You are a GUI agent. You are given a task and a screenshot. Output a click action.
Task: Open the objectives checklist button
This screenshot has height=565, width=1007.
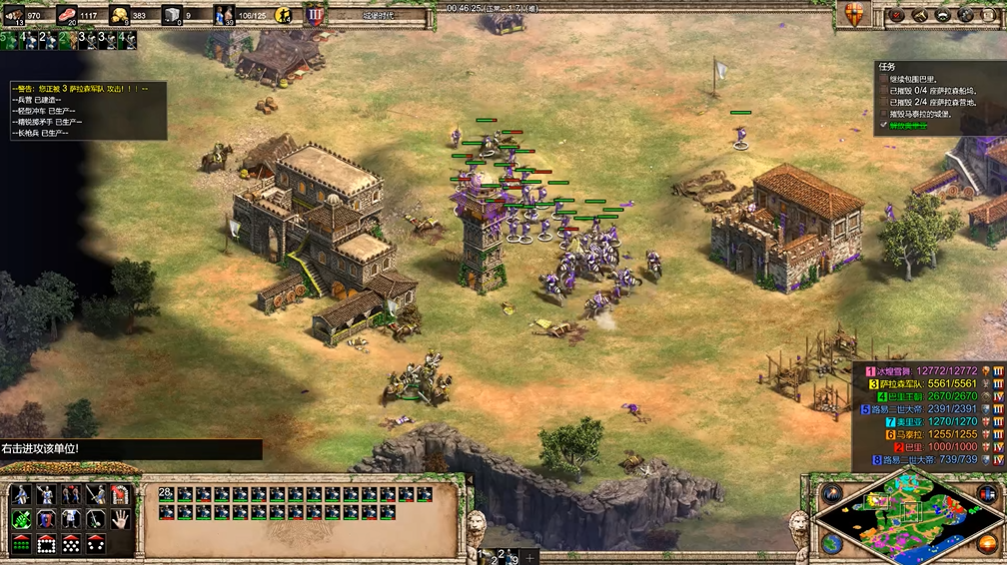tap(897, 15)
